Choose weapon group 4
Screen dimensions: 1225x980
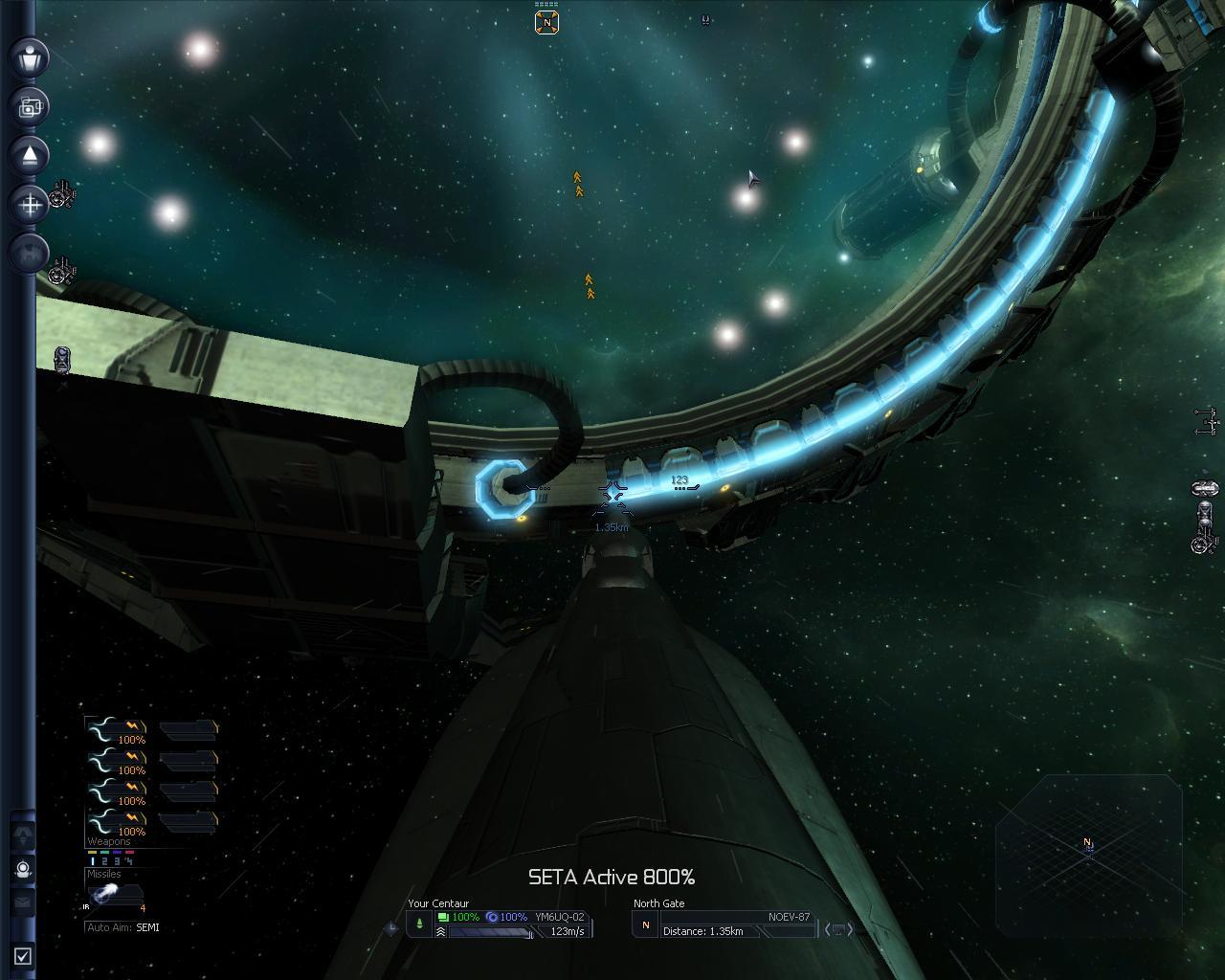click(x=128, y=861)
